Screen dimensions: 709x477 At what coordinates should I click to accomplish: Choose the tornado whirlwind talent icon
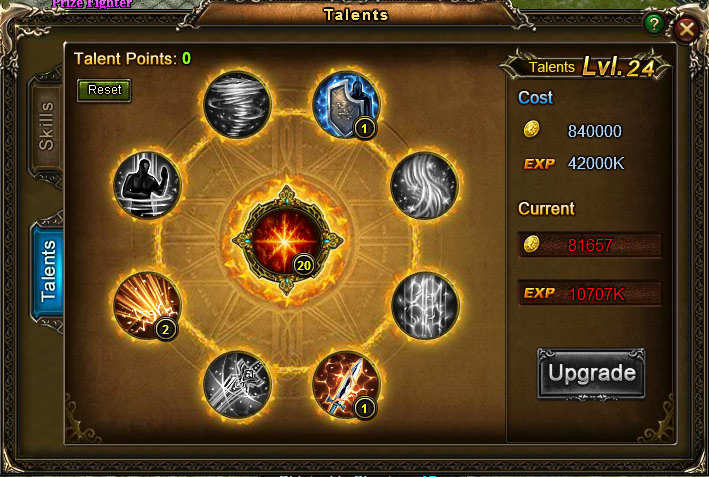pos(237,101)
